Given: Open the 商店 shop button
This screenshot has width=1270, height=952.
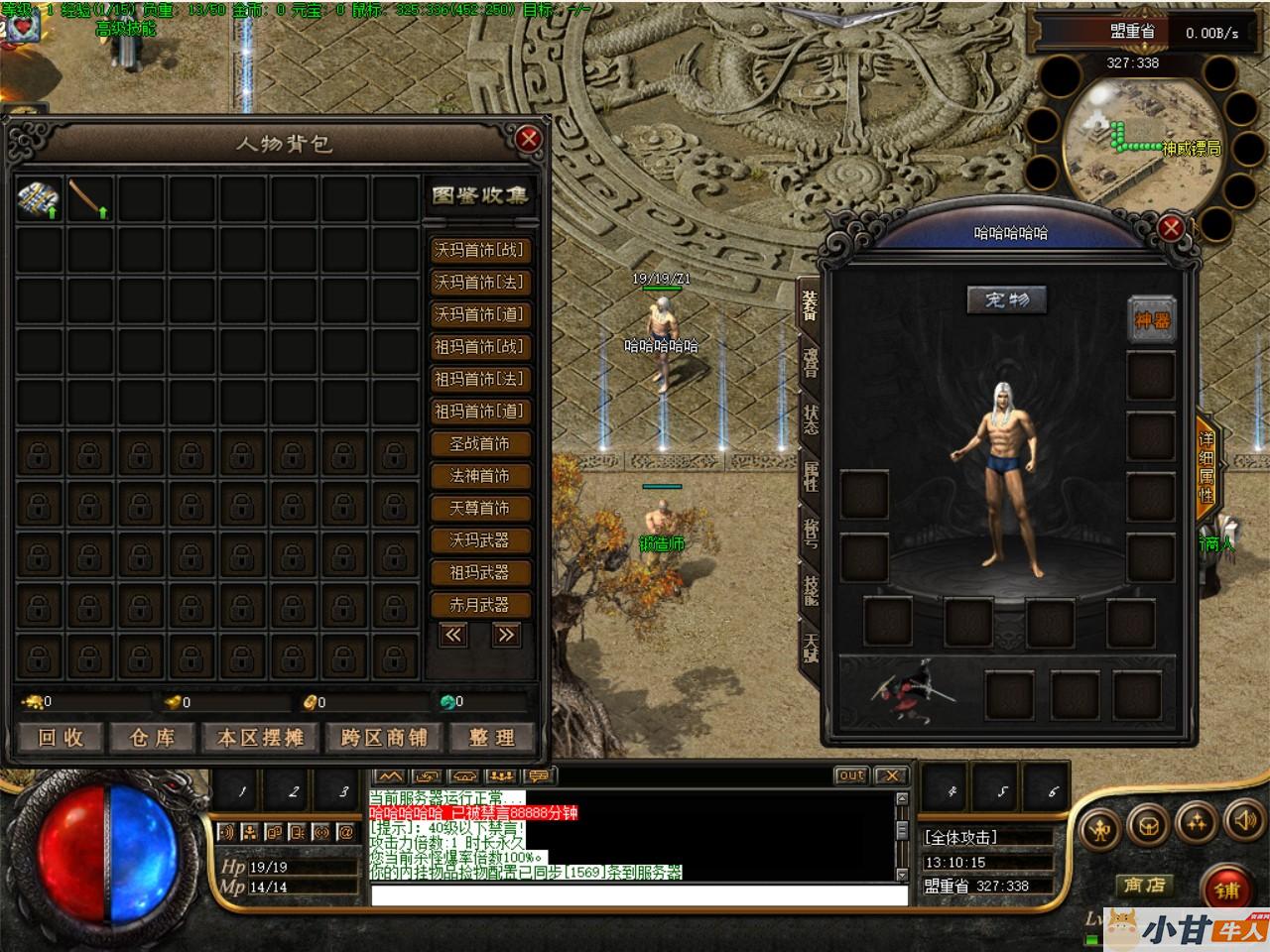Looking at the screenshot, I should coord(1143,885).
